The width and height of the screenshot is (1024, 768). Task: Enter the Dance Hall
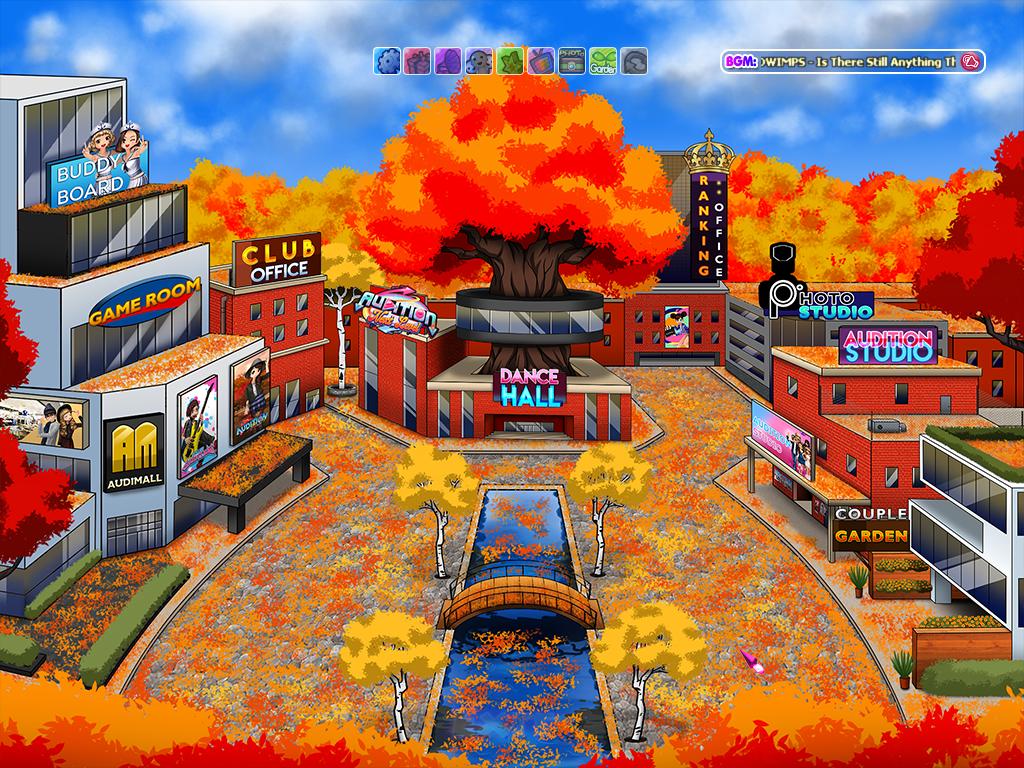coord(532,386)
